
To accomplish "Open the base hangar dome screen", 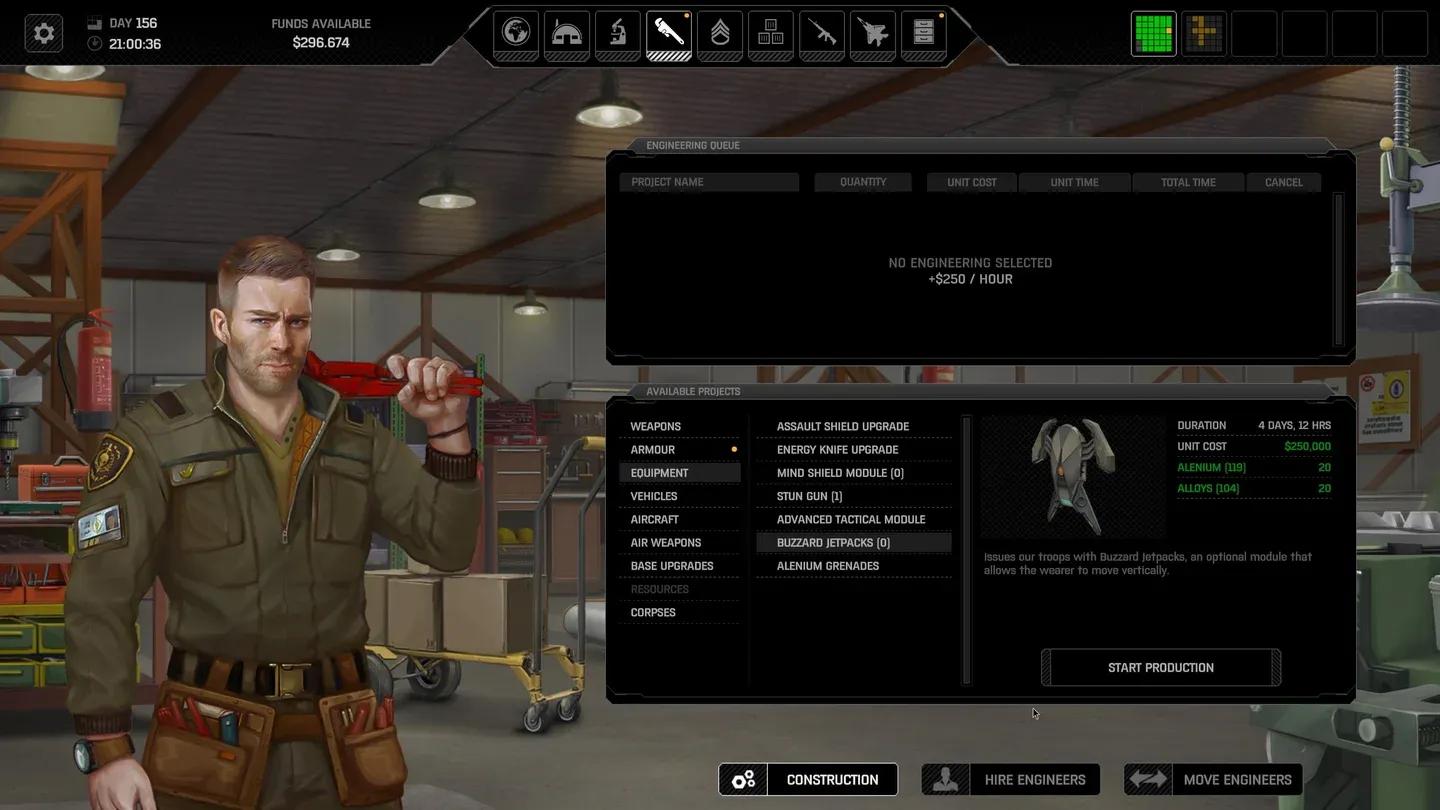I will coord(566,33).
